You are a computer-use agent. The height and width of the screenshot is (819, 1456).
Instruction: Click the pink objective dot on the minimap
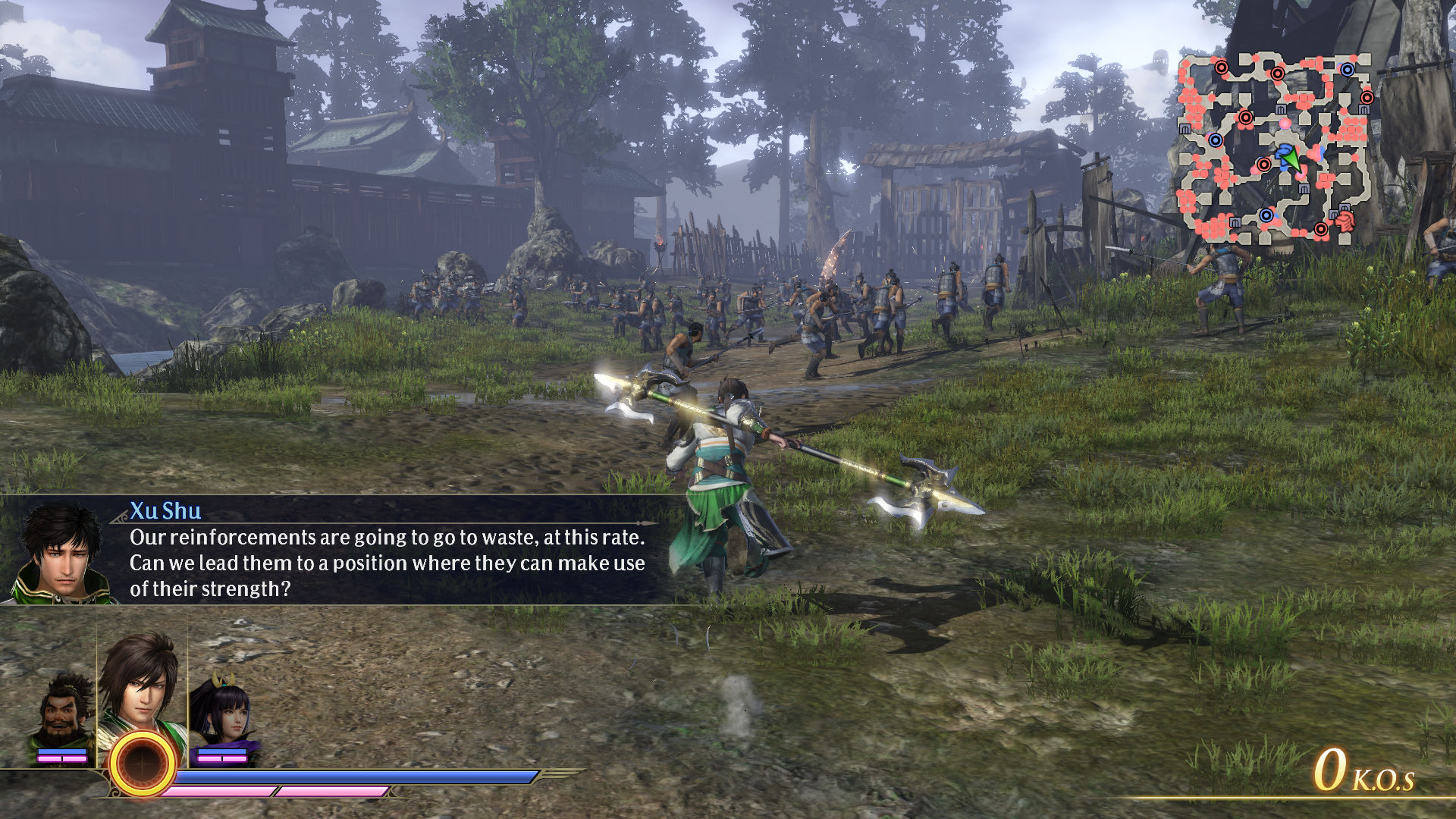pos(1285,124)
